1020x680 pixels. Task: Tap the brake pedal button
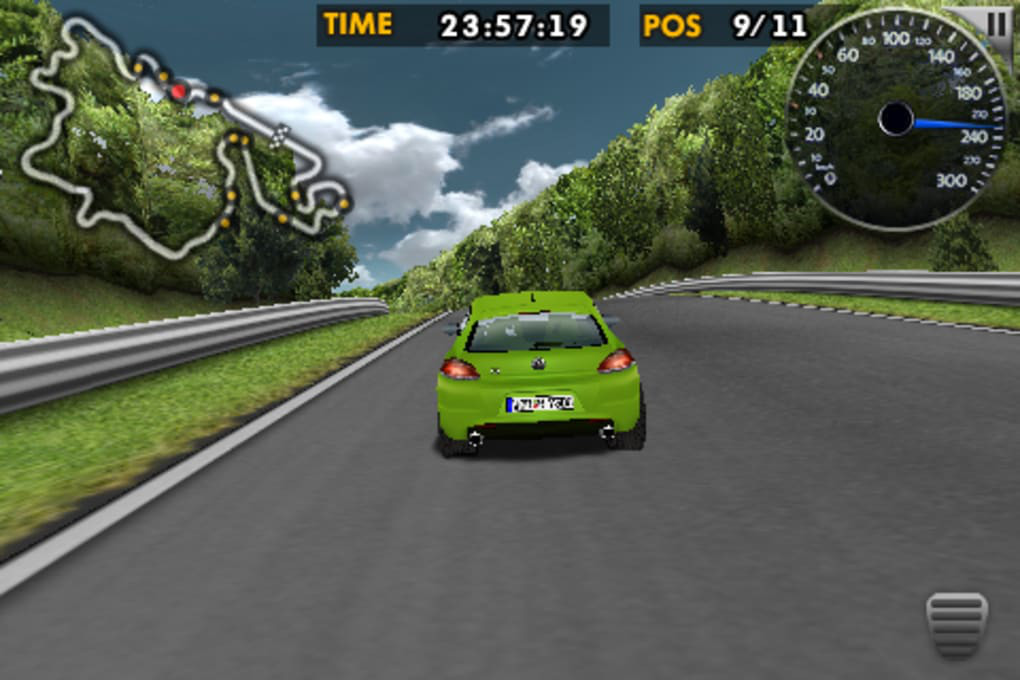click(x=957, y=624)
